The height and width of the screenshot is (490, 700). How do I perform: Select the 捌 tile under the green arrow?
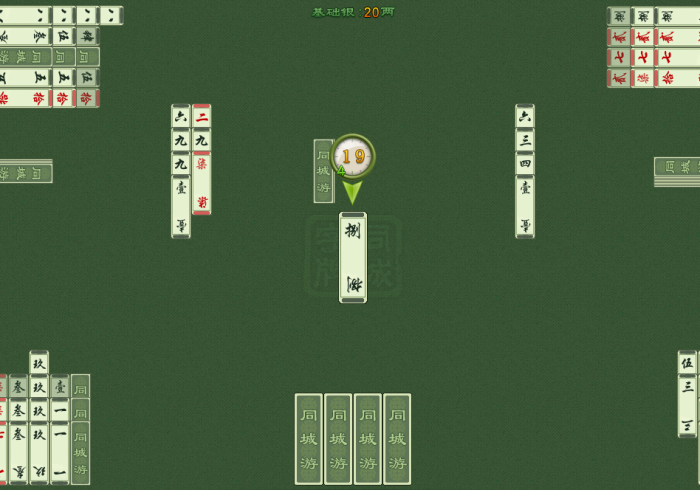coord(353,257)
